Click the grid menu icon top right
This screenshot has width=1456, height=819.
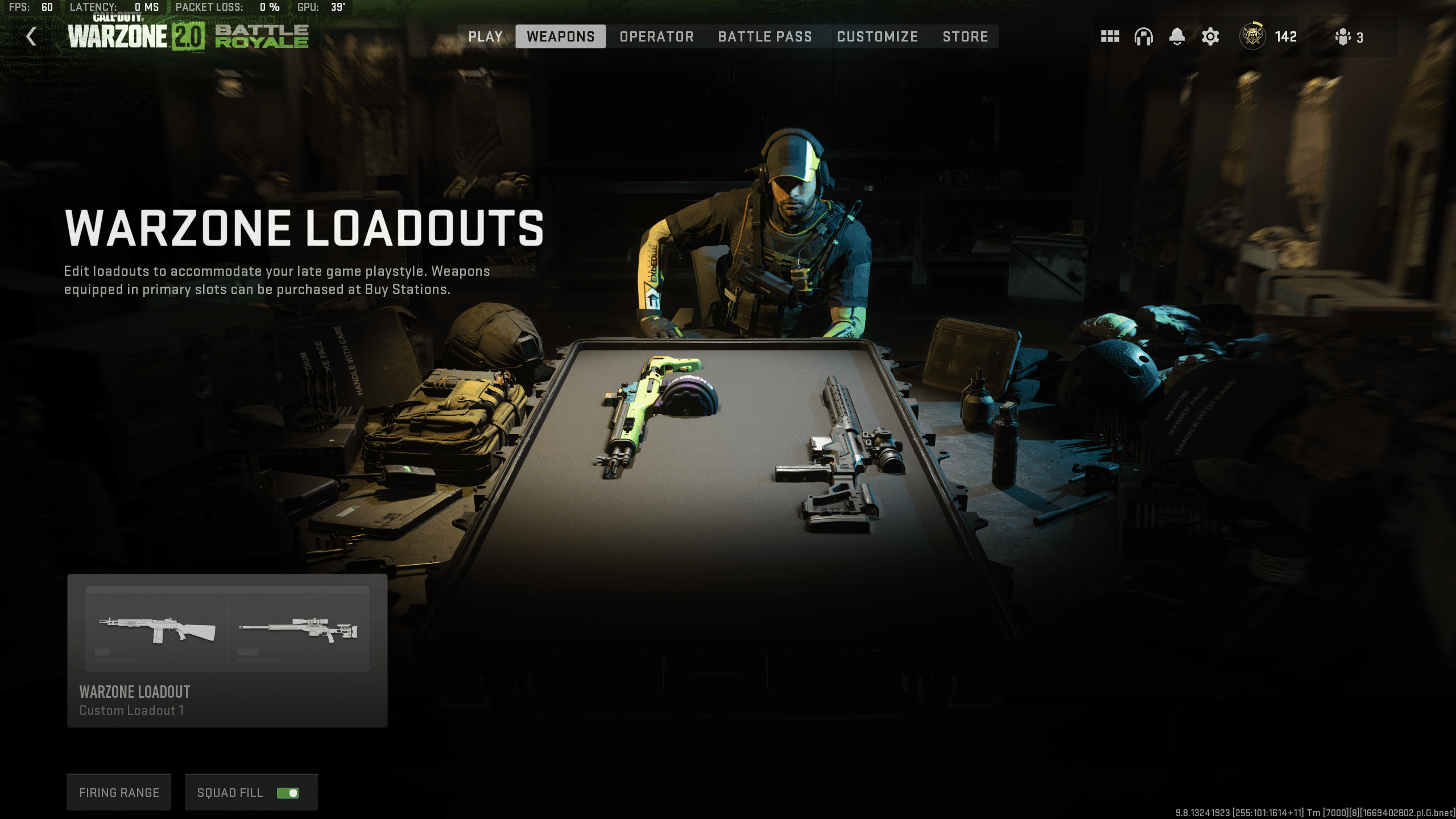click(x=1110, y=36)
